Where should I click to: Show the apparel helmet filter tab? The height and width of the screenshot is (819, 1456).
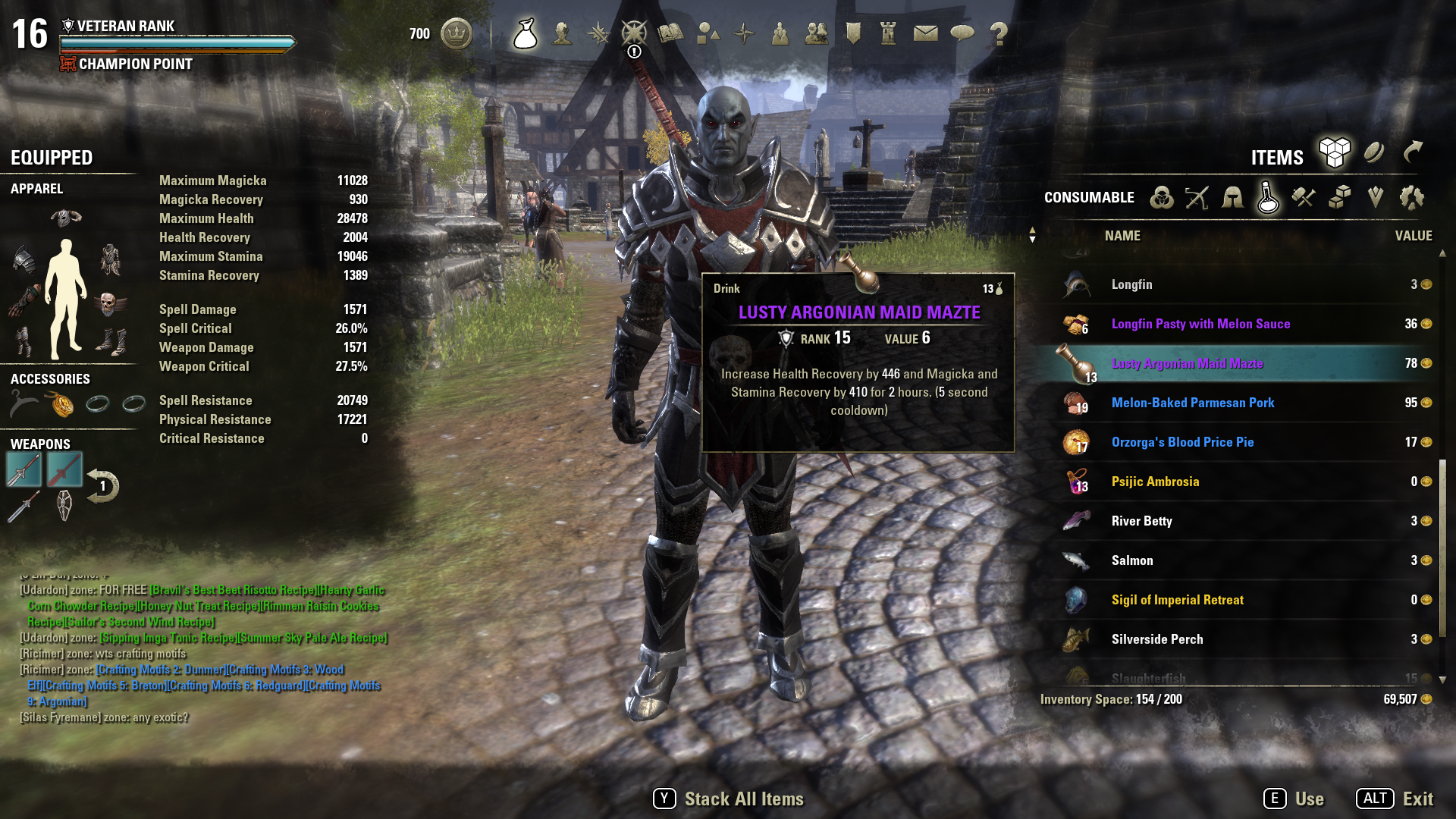point(1232,198)
